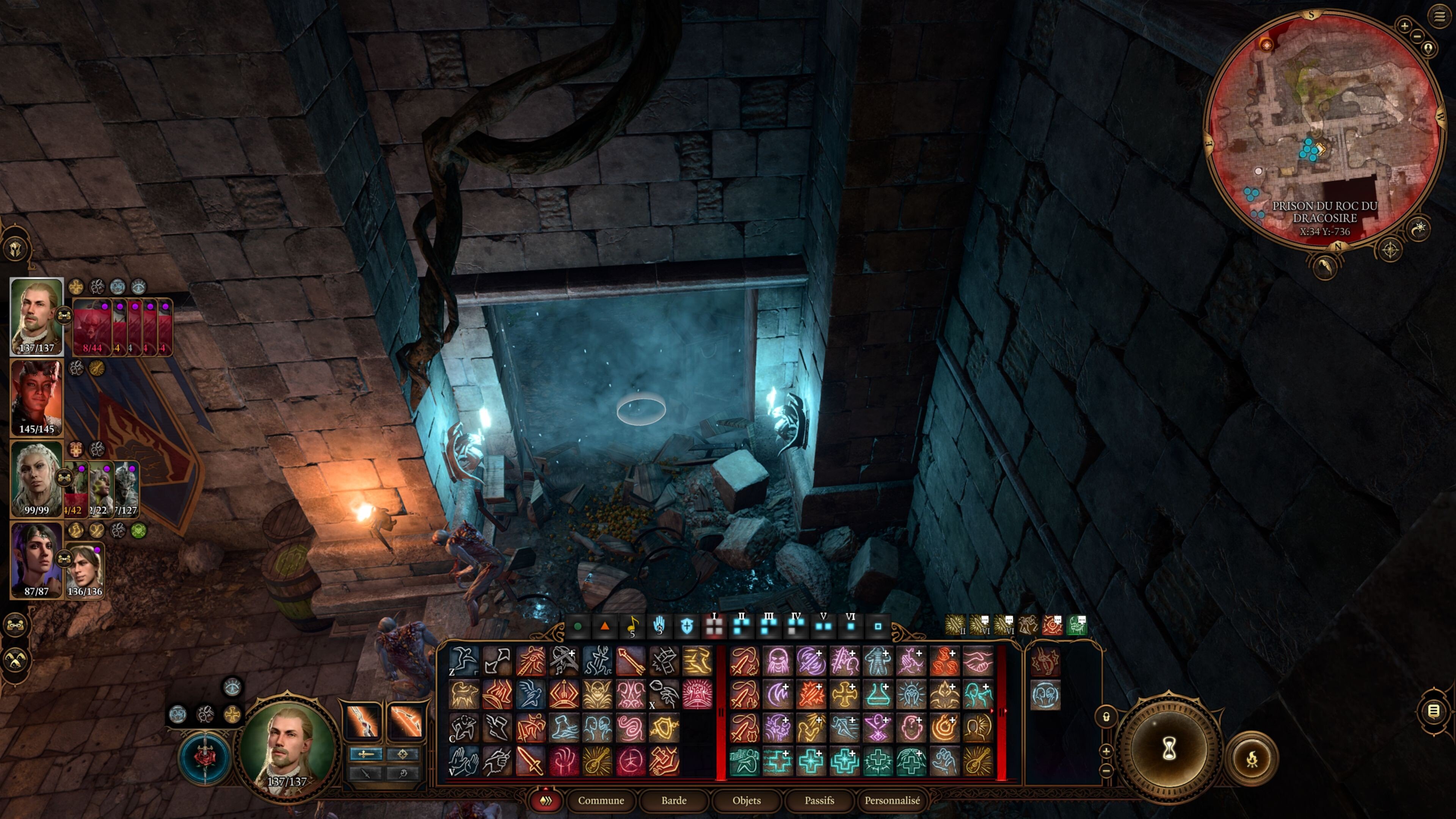Zoom out the minimap with minus button
The width and height of the screenshot is (1456, 819).
1417,37
